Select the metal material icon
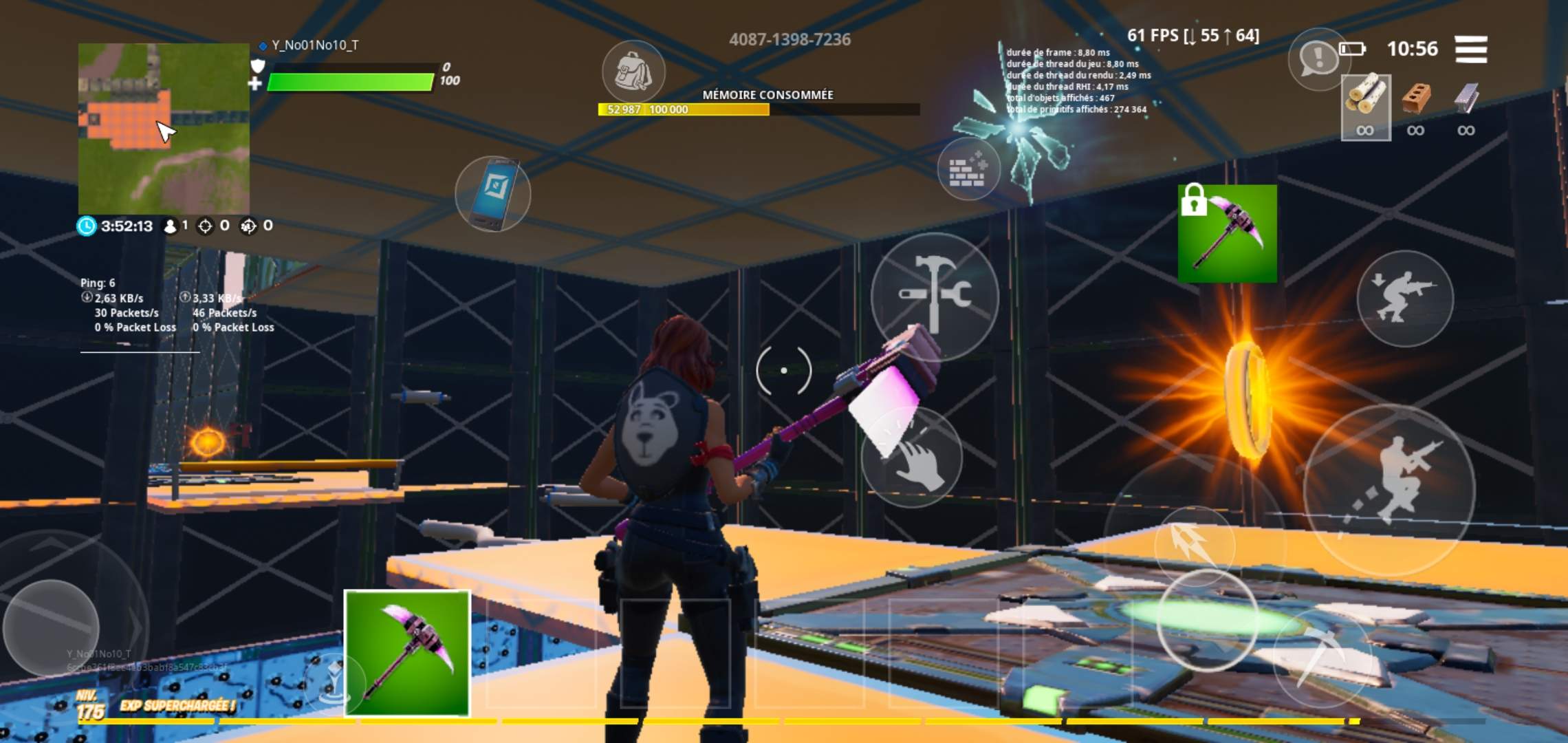Screen dimensions: 1568x743 [x=1467, y=96]
